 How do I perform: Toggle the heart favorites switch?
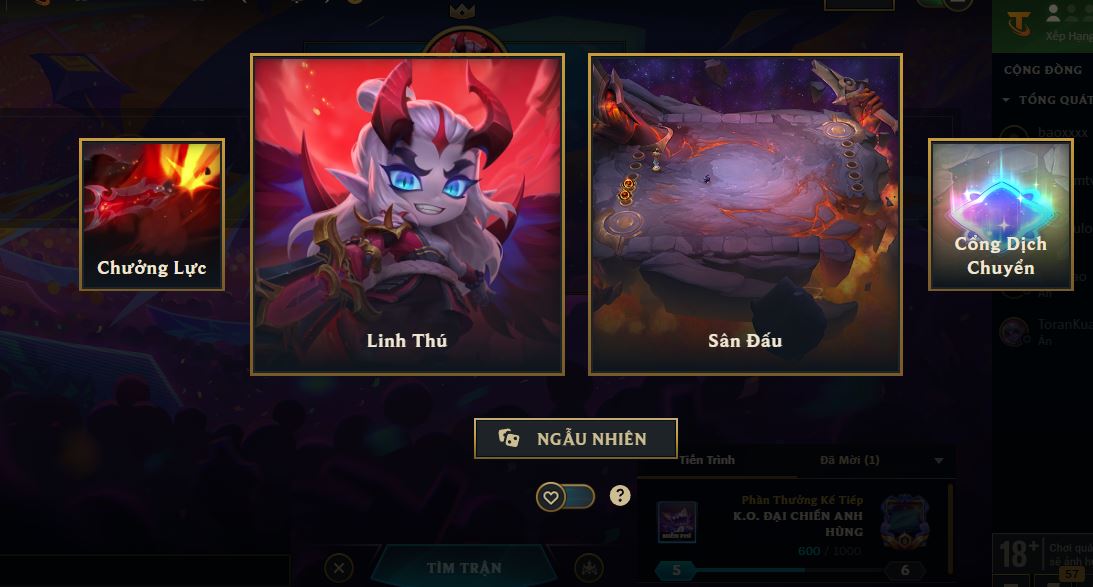pos(565,496)
